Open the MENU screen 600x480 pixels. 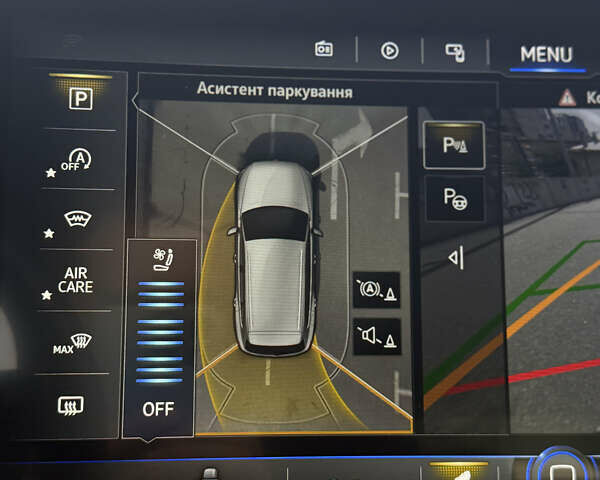pyautogui.click(x=546, y=54)
